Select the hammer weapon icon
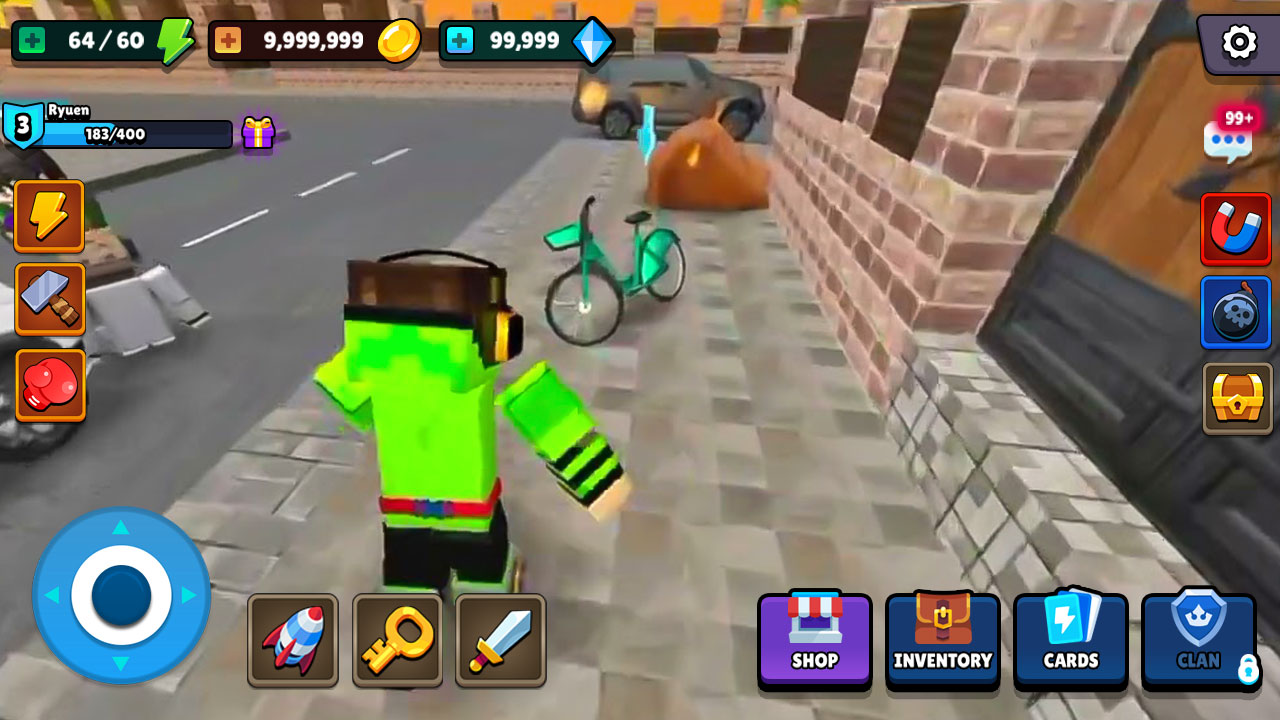This screenshot has width=1280, height=720. click(x=49, y=299)
